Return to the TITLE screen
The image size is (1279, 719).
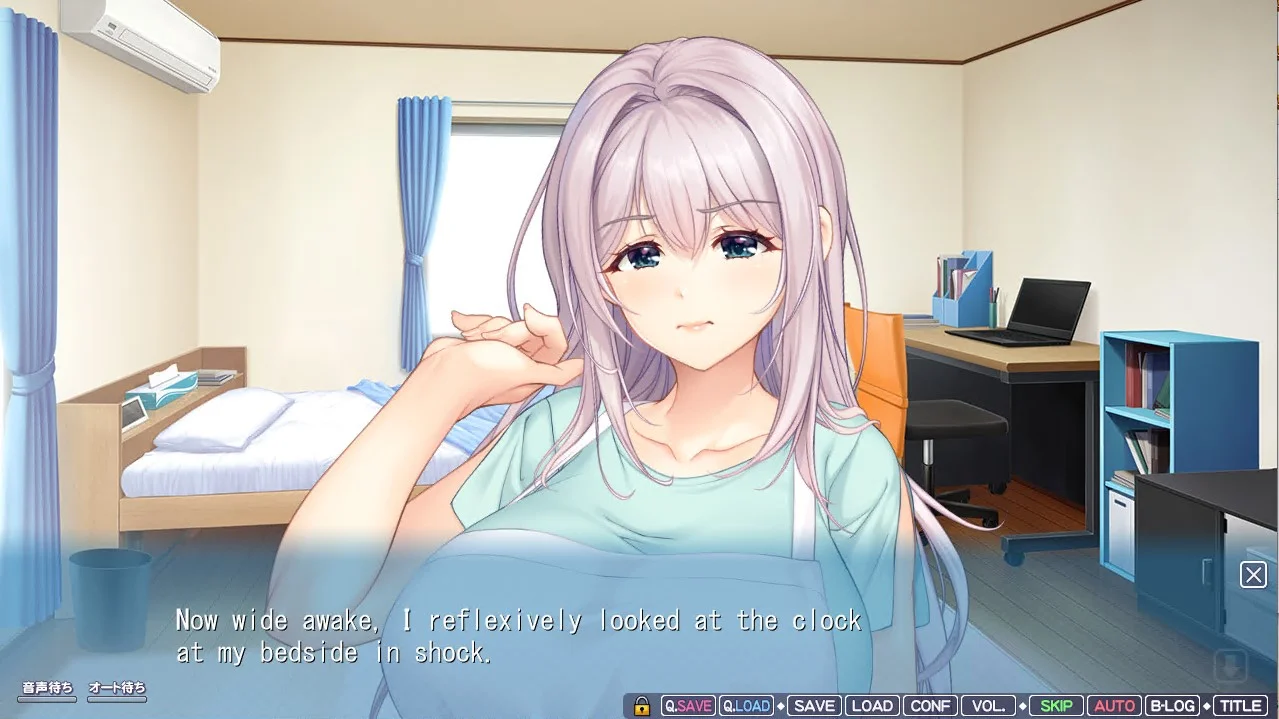click(x=1240, y=706)
